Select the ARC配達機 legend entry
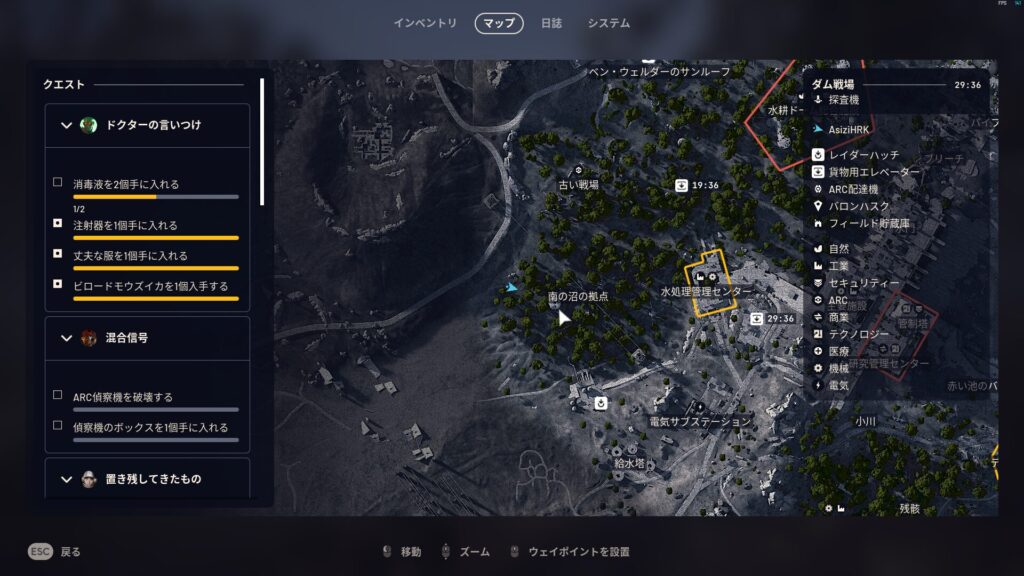This screenshot has height=576, width=1024. point(853,189)
